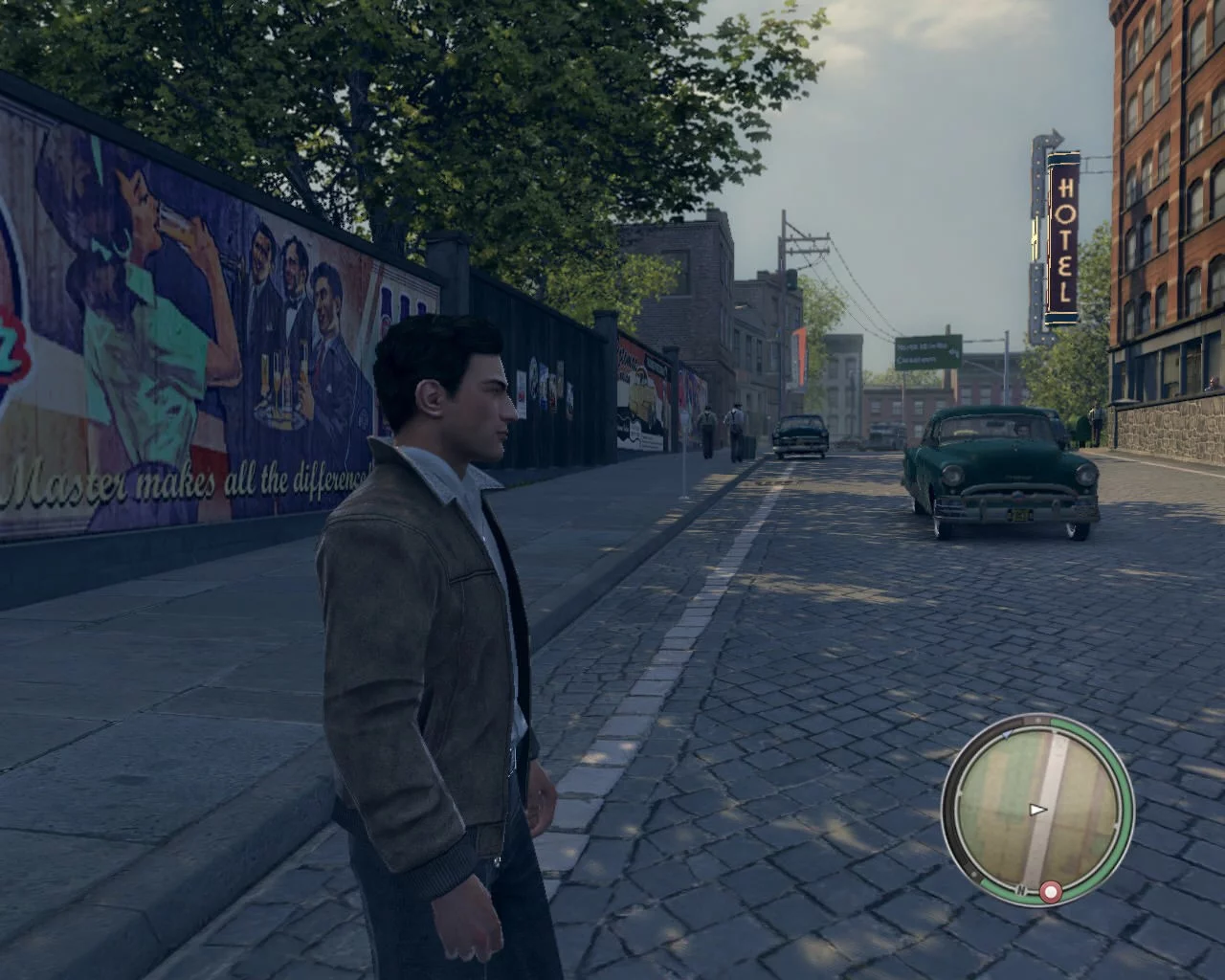
Task: Click the blue marker on the minimap rim
Action: point(1006,736)
